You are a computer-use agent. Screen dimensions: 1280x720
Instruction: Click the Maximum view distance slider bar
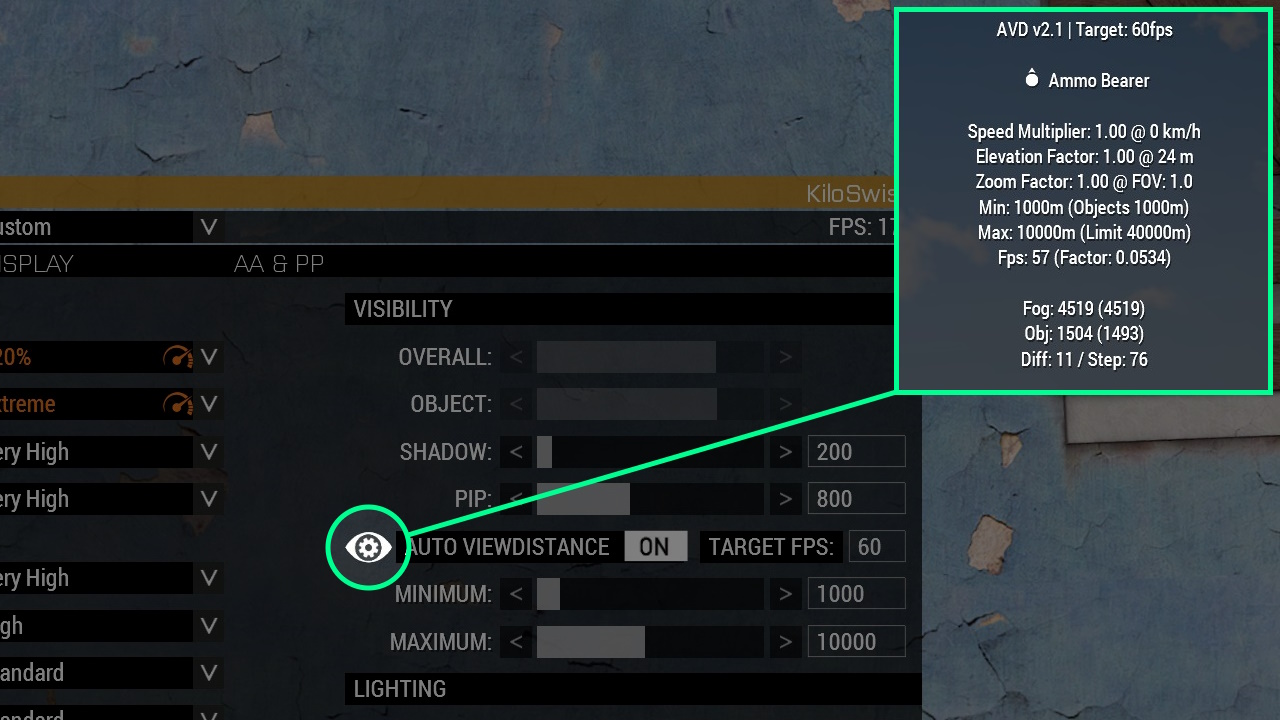(650, 641)
